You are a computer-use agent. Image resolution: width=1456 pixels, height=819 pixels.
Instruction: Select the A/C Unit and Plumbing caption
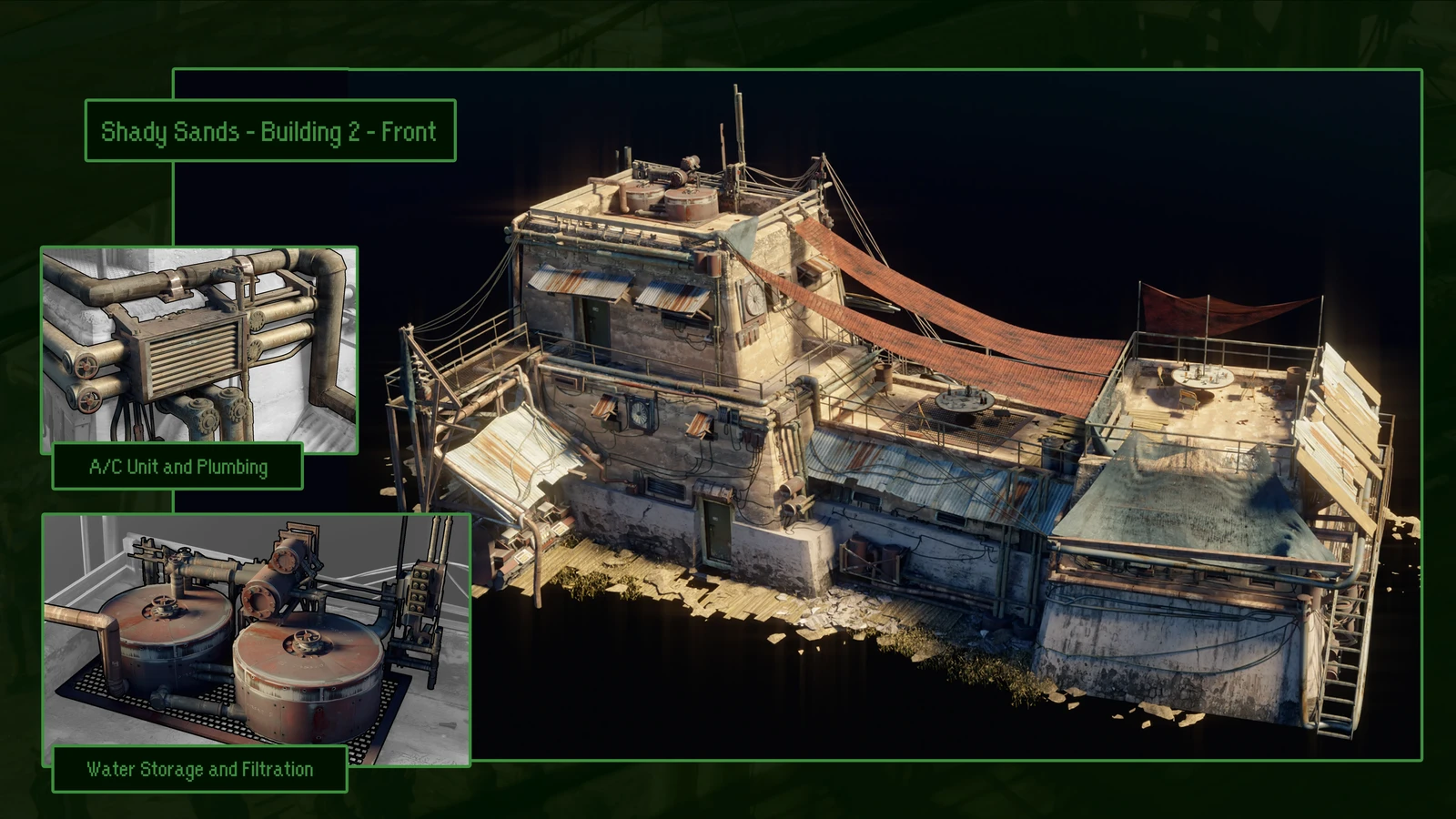(177, 467)
